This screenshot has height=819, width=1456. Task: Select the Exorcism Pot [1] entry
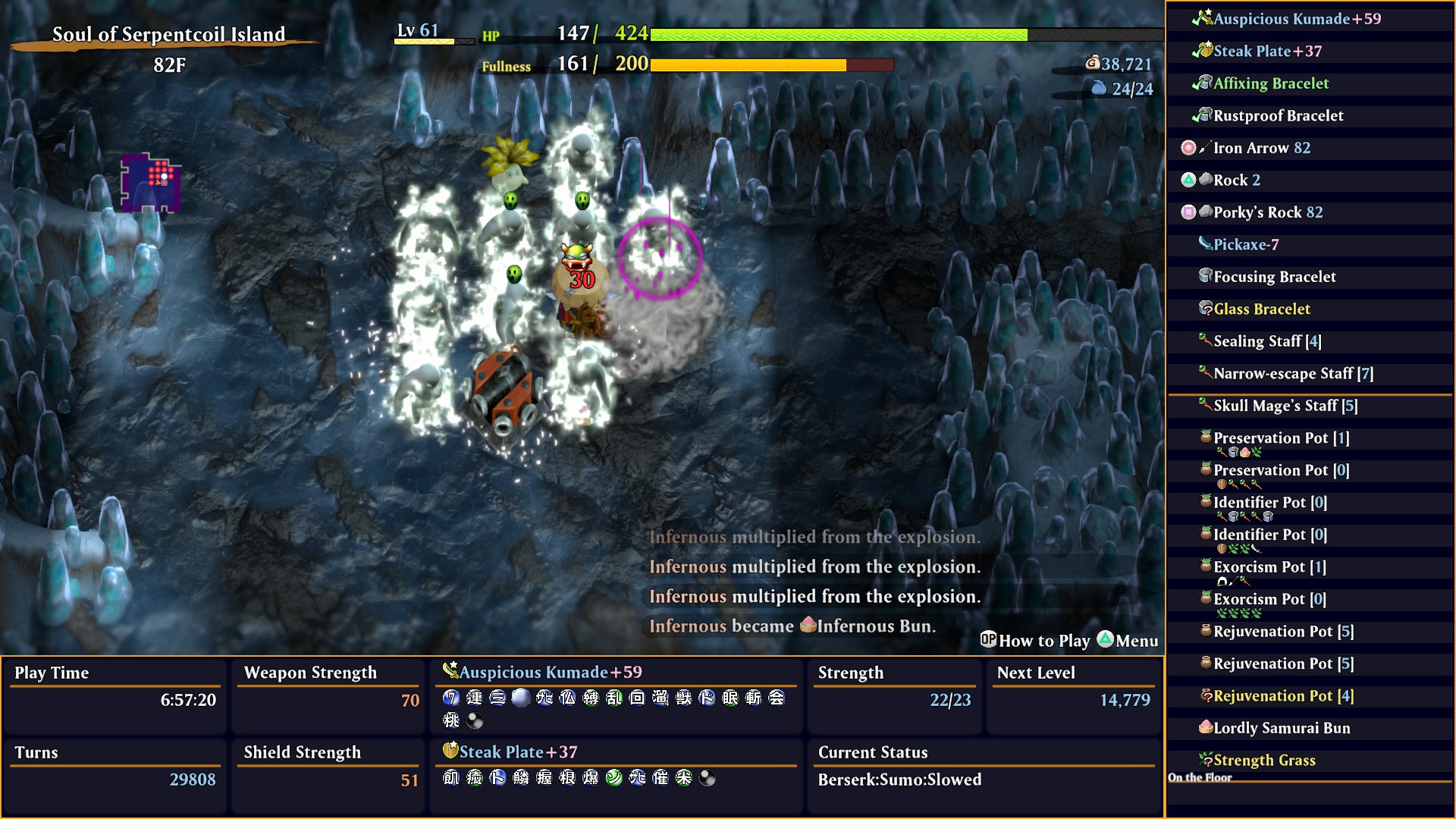click(x=1269, y=567)
